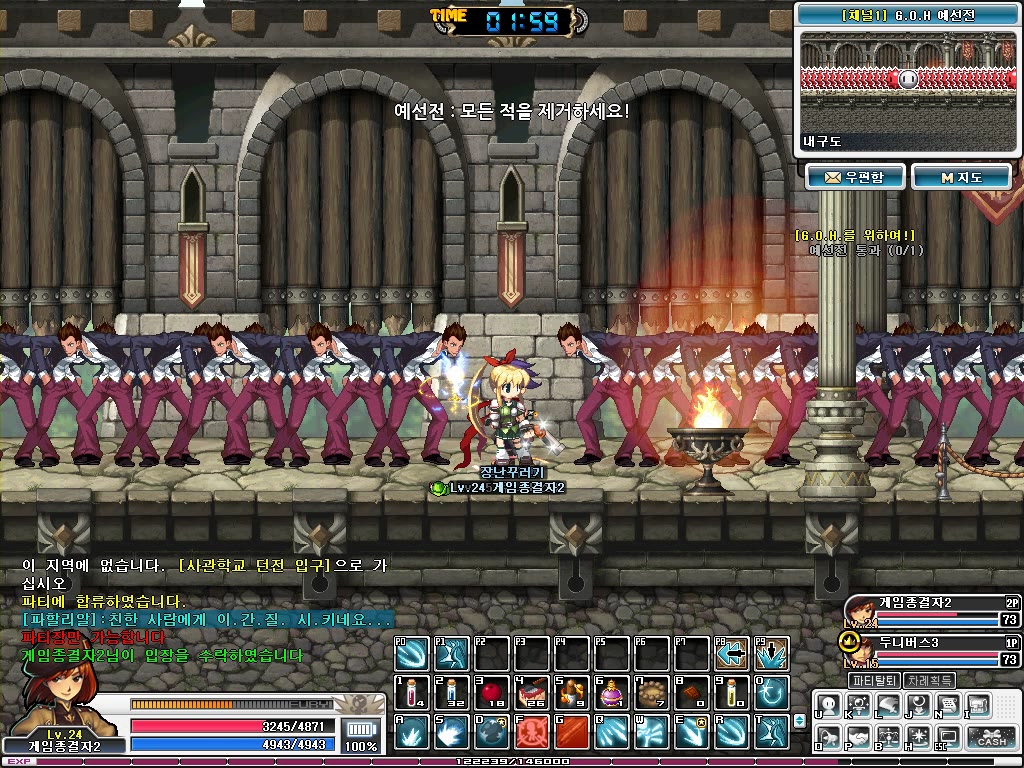1024x768 pixels.
Task: Open the inventory chest icon (I)
Action: point(977,706)
